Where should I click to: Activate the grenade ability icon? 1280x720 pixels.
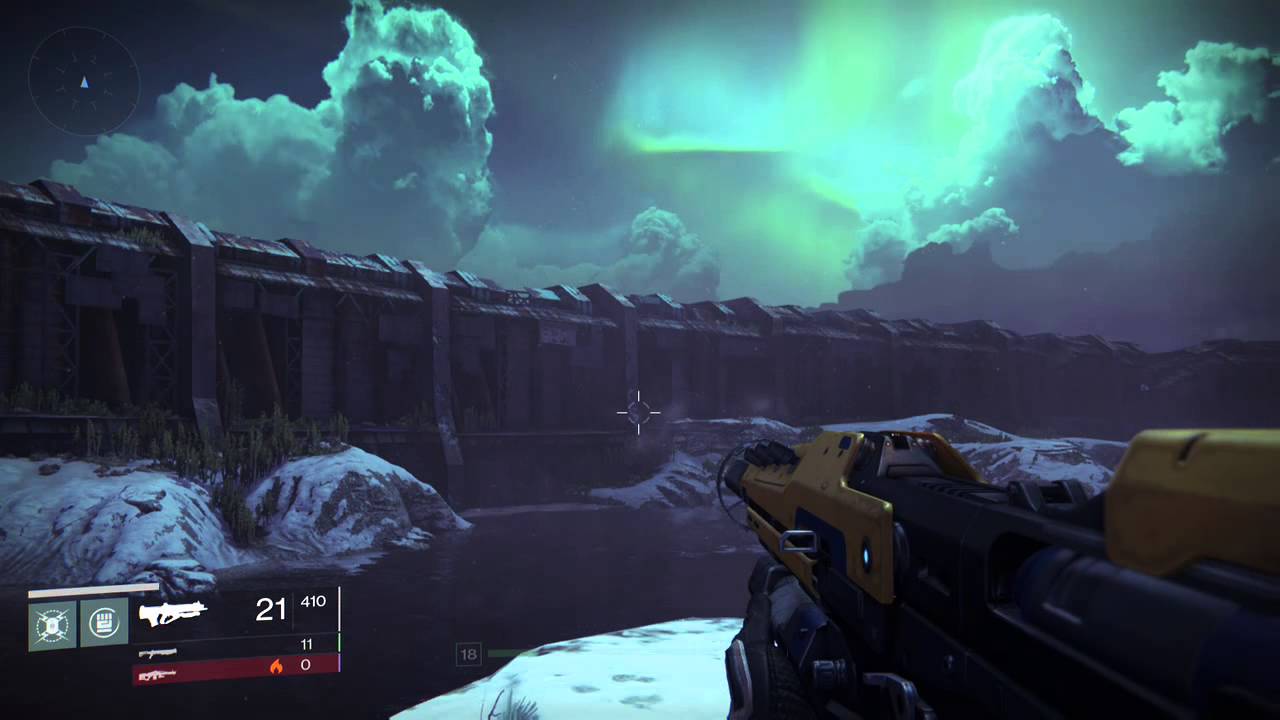52,623
